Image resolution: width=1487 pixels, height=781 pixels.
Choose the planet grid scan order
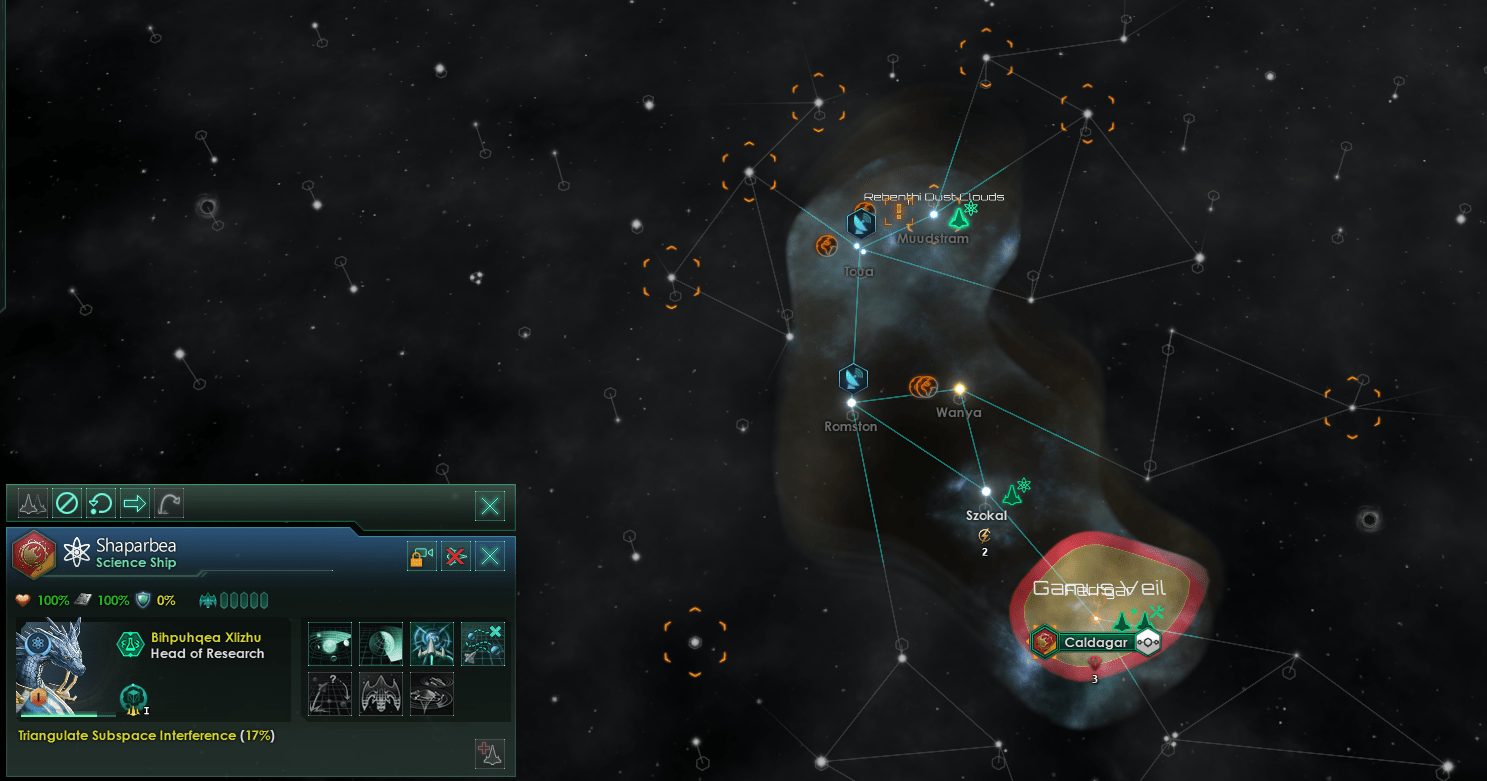[381, 644]
